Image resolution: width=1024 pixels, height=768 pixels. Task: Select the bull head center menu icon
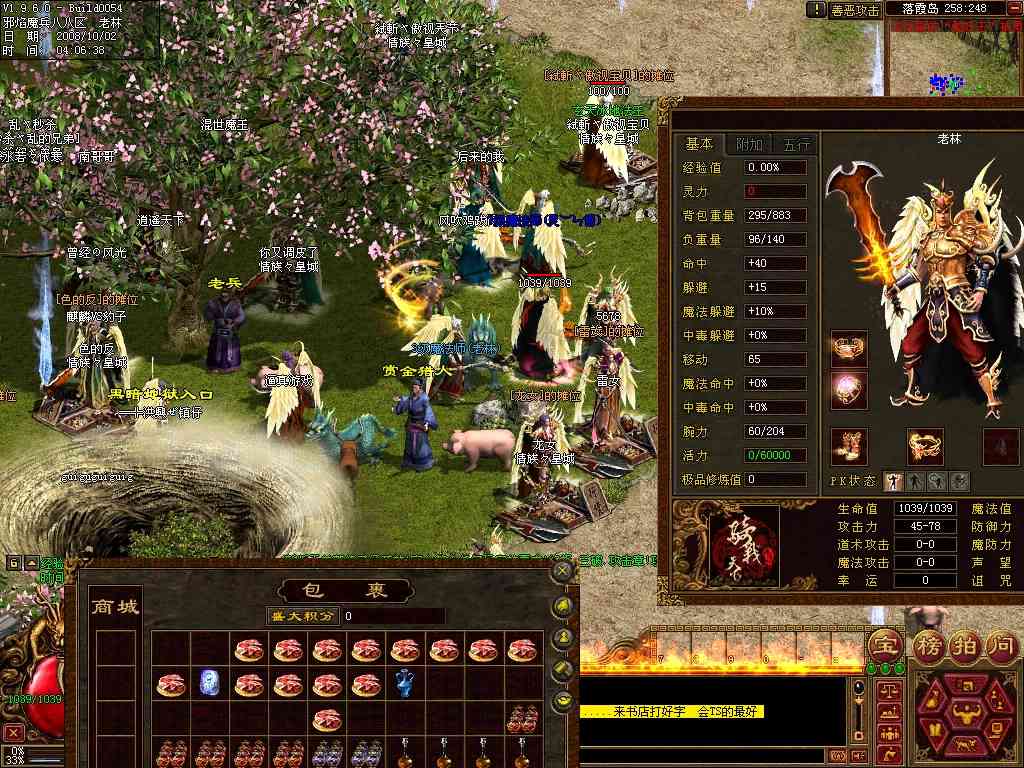click(966, 714)
